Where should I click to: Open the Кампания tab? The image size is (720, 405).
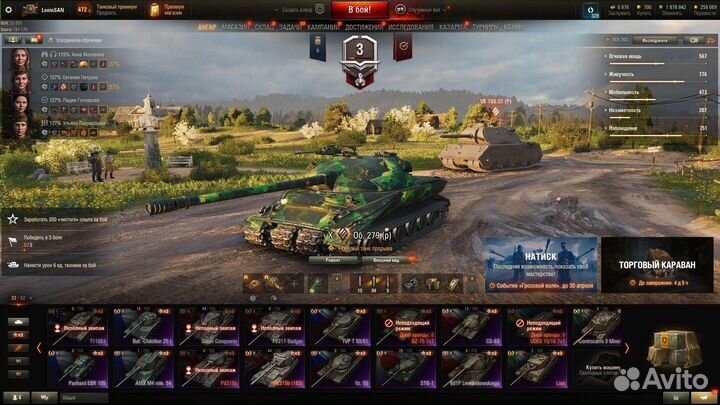(x=323, y=28)
